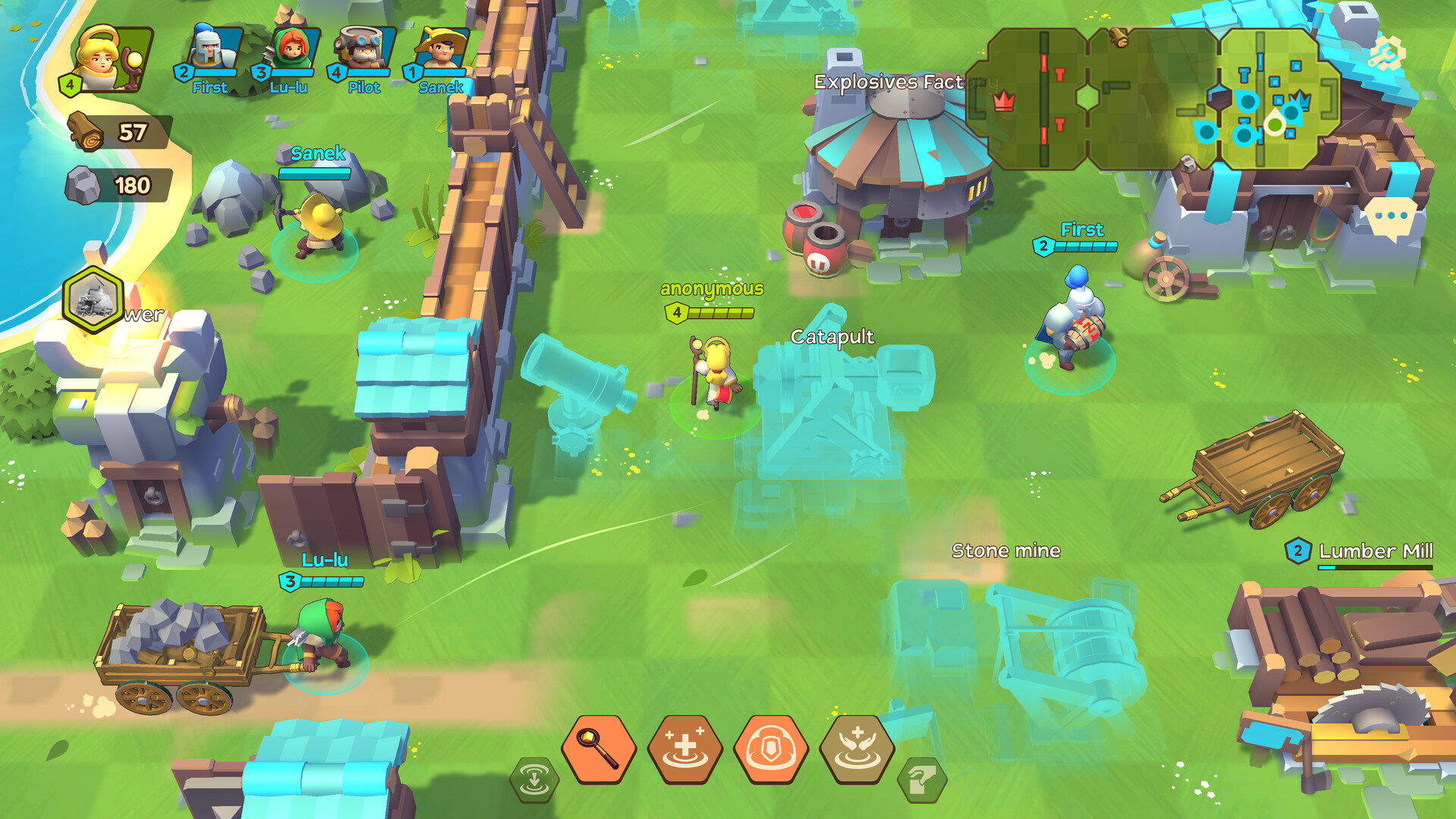1456x819 pixels.
Task: Click the stone resource icon
Action: pos(83,182)
